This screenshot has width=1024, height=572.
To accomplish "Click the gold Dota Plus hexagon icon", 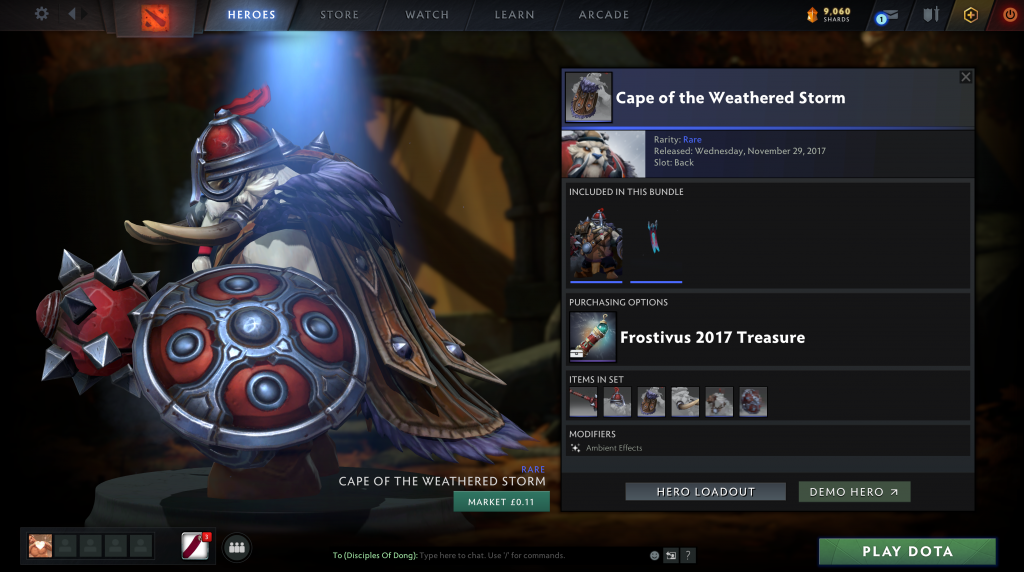I will 970,15.
